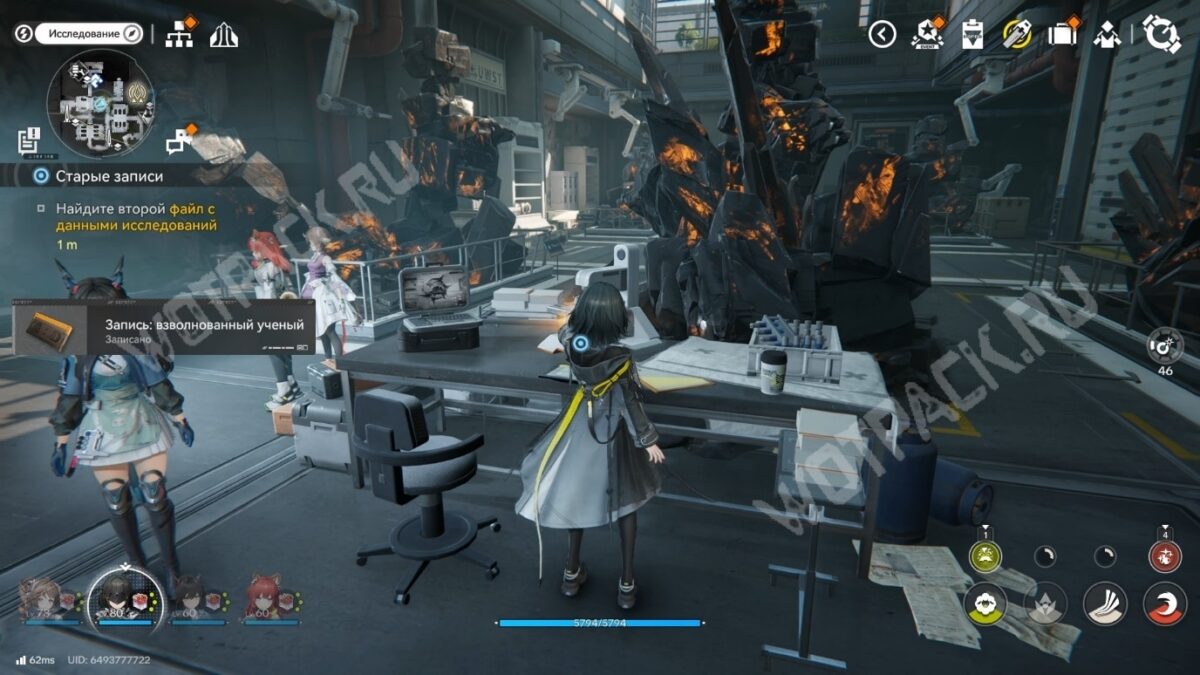Open the Event star icon
The height and width of the screenshot is (675, 1200).
928,34
